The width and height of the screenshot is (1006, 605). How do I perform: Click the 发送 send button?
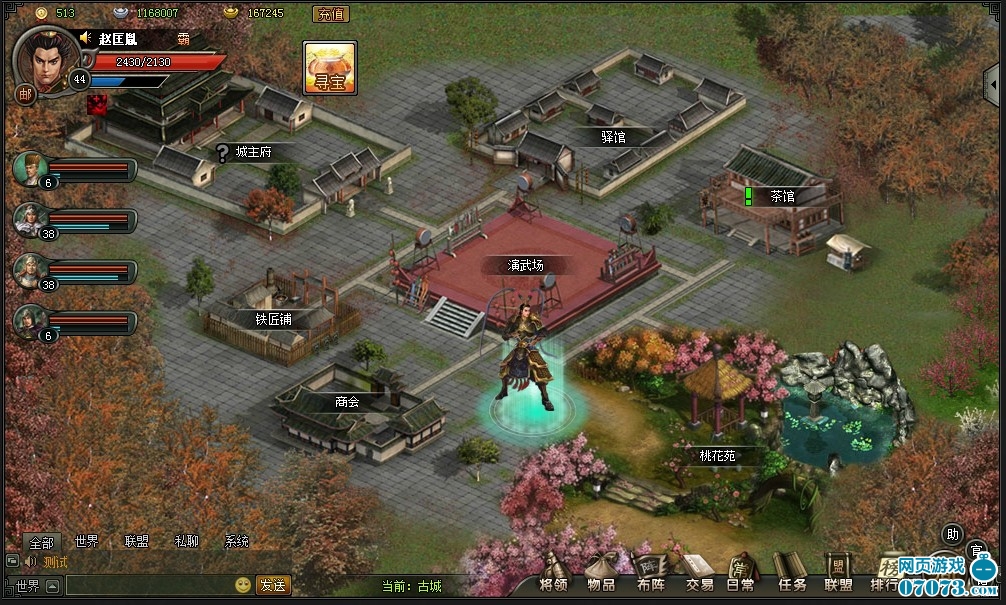[273, 585]
